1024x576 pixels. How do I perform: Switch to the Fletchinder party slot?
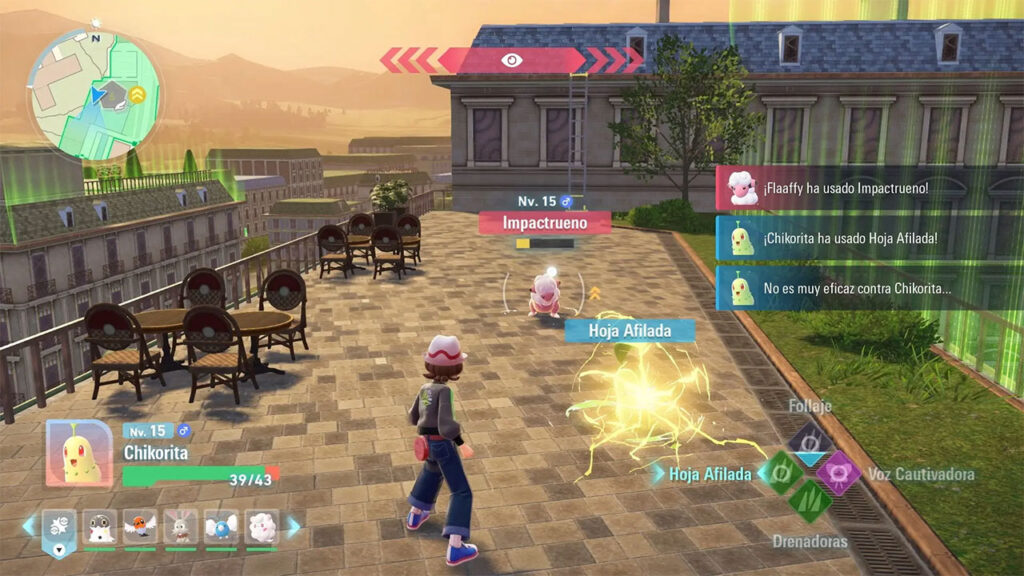click(x=140, y=526)
